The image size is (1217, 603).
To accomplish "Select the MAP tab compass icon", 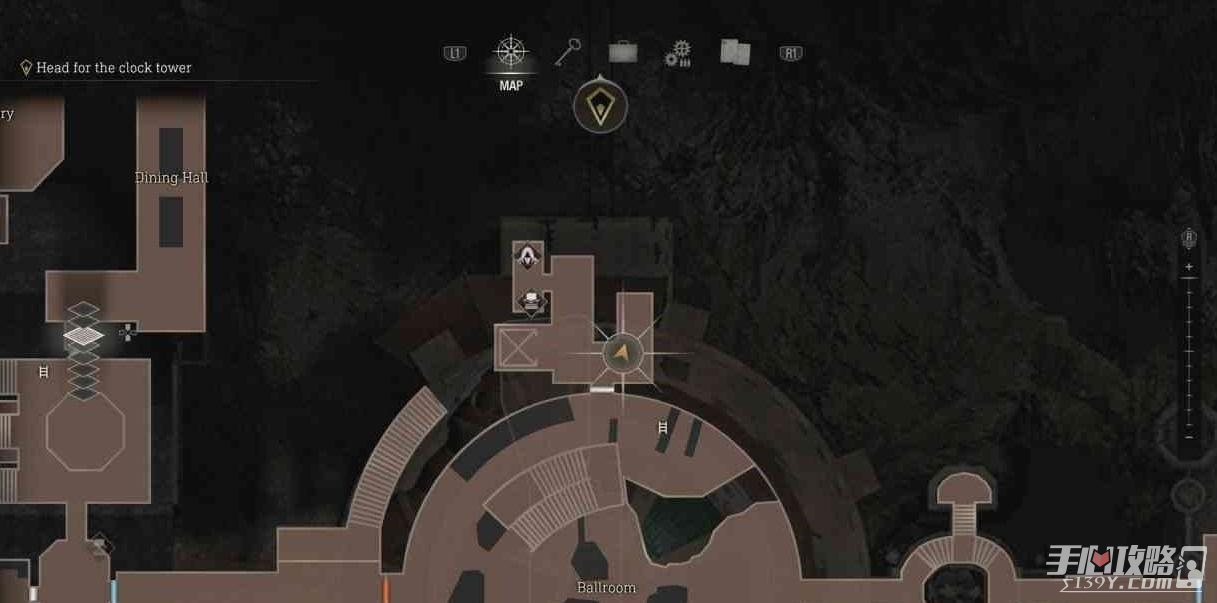I will [x=511, y=52].
